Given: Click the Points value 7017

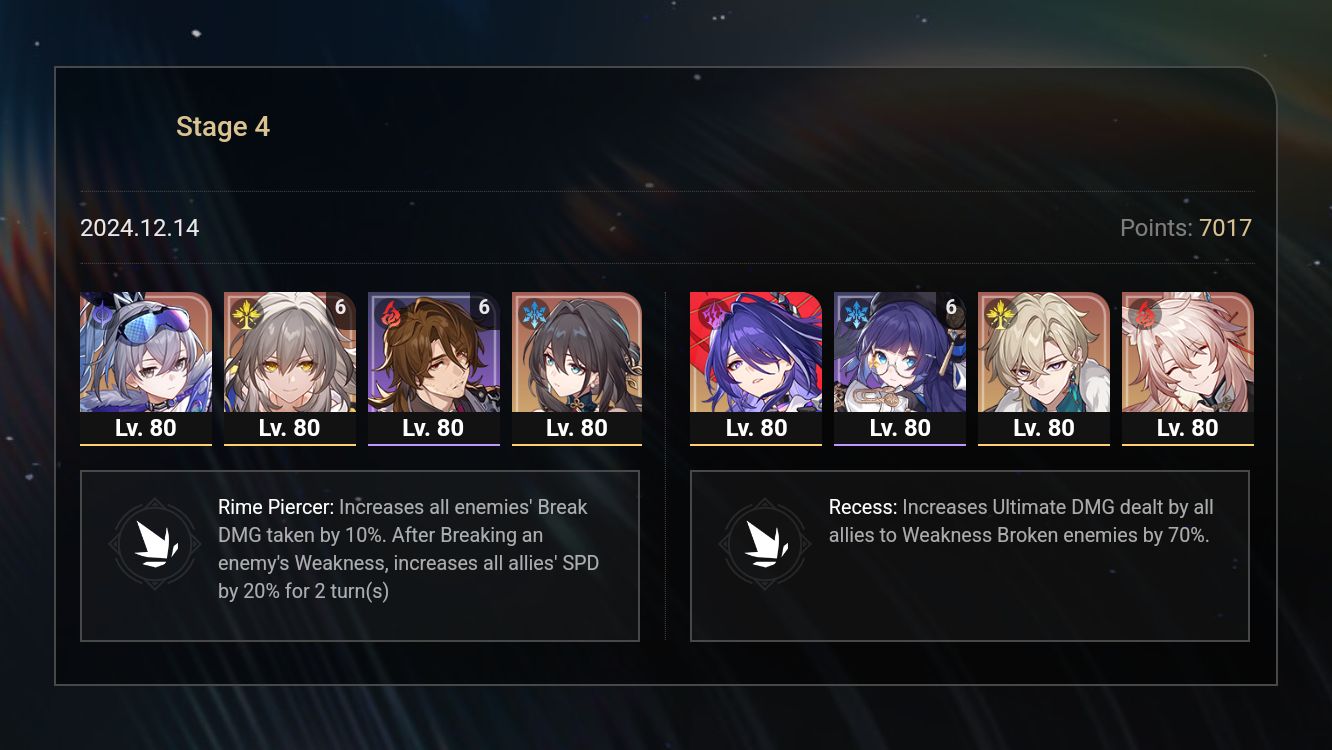Looking at the screenshot, I should pos(1225,228).
